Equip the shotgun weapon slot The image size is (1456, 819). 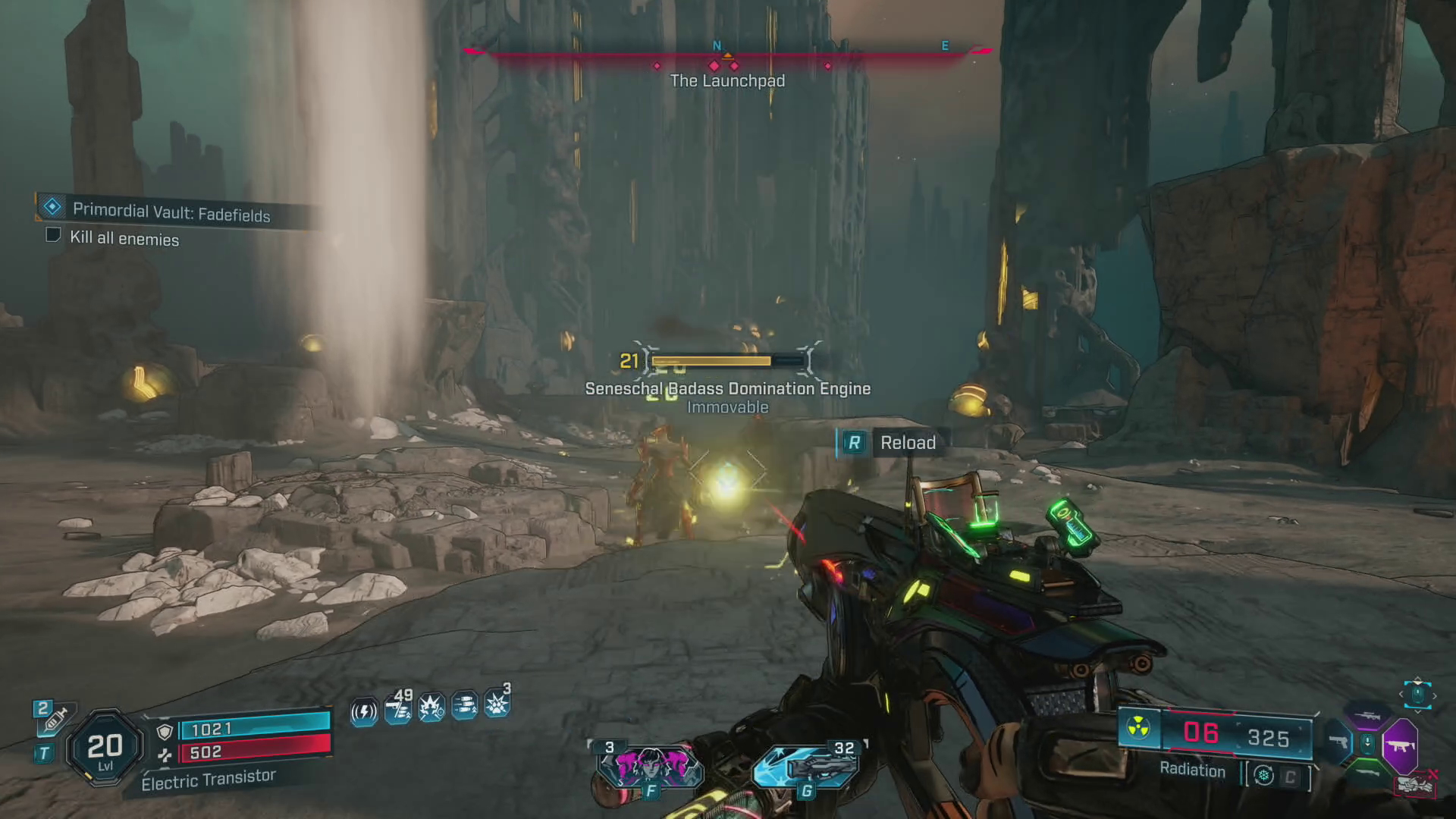1368,773
